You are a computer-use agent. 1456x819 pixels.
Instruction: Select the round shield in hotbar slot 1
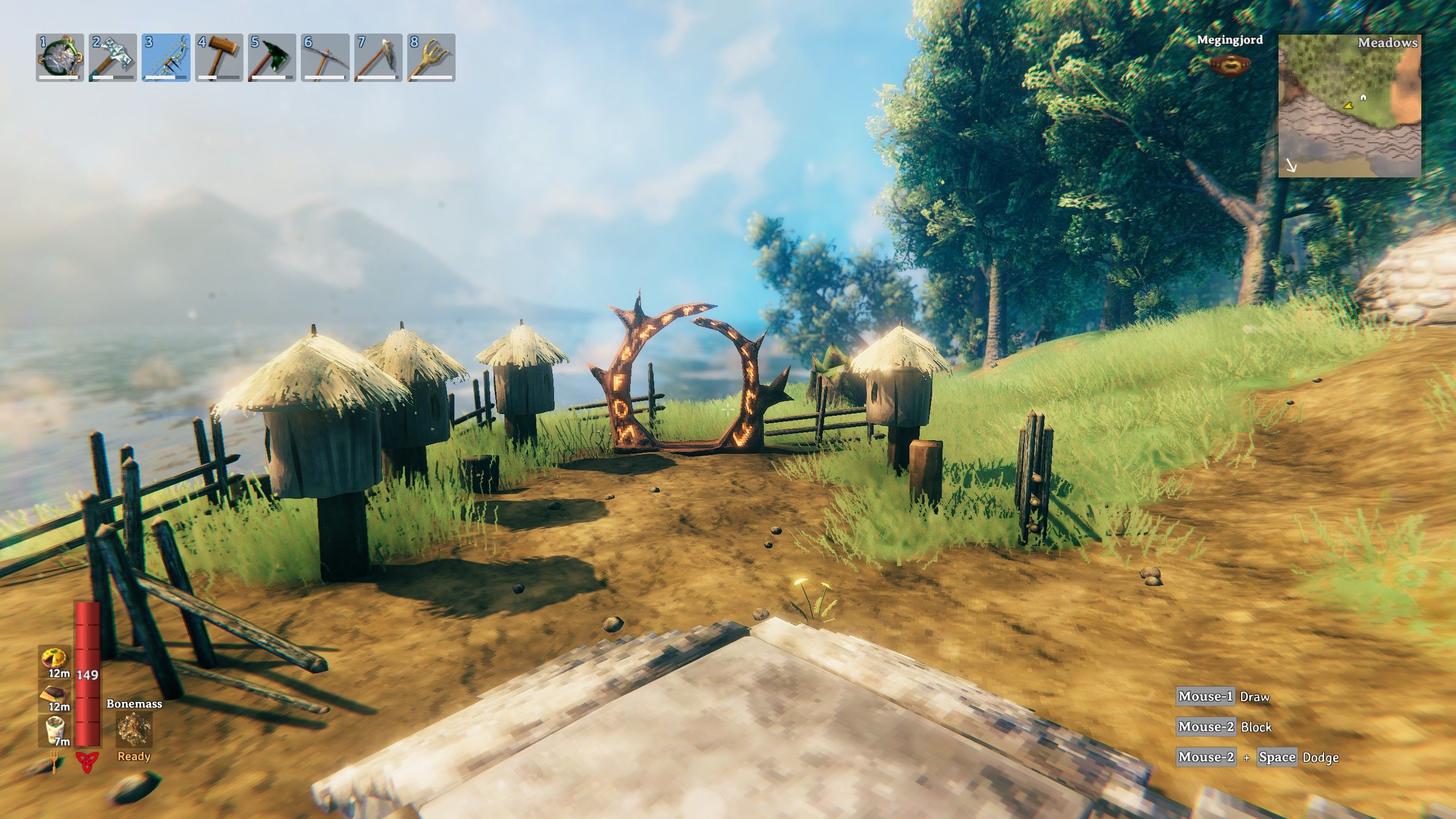click(60, 57)
